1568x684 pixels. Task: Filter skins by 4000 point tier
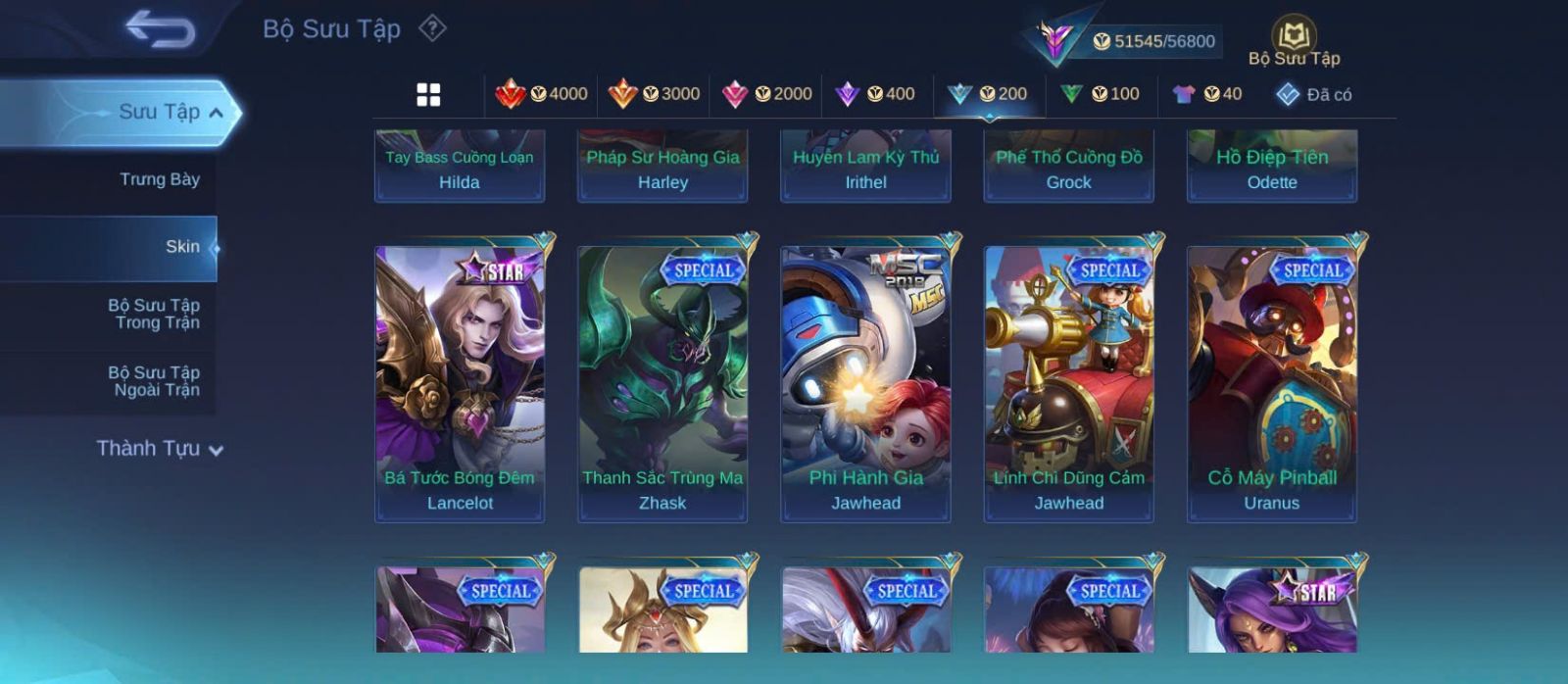click(x=541, y=94)
